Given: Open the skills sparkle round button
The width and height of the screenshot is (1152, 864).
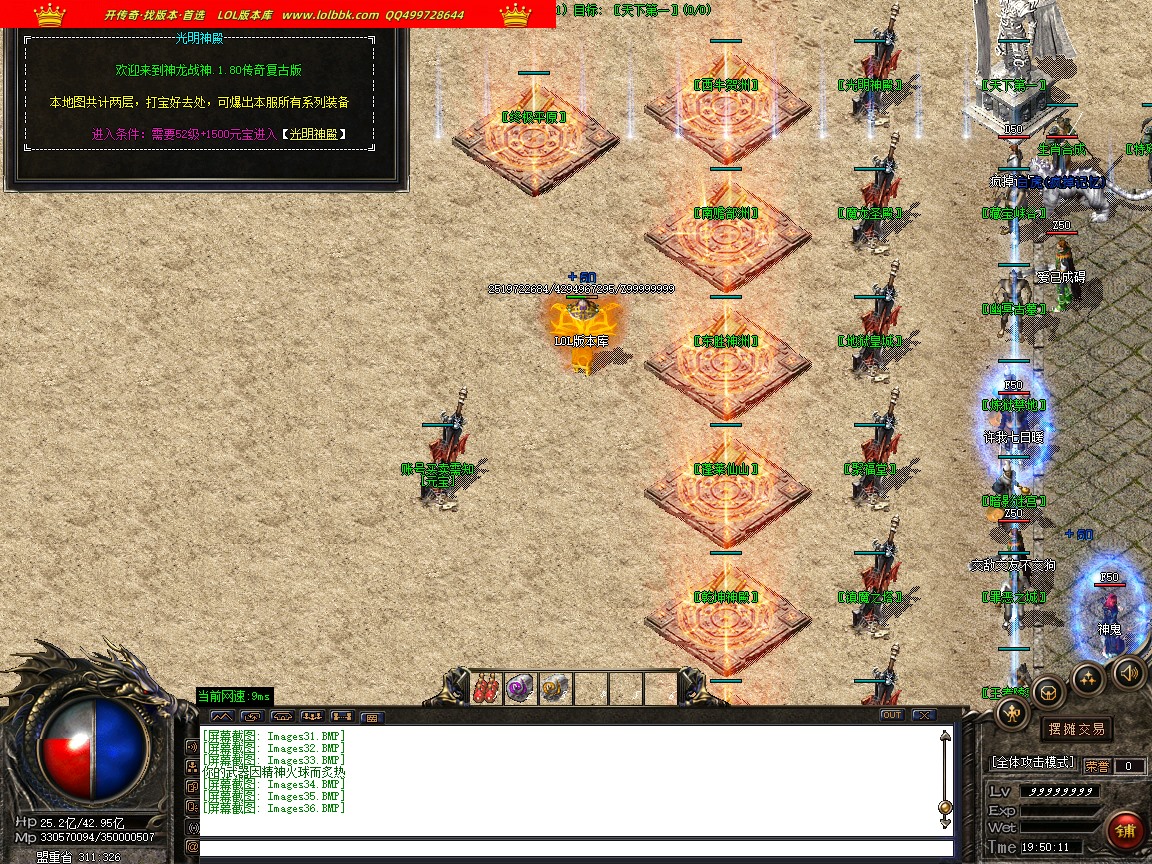Looking at the screenshot, I should [x=1087, y=679].
